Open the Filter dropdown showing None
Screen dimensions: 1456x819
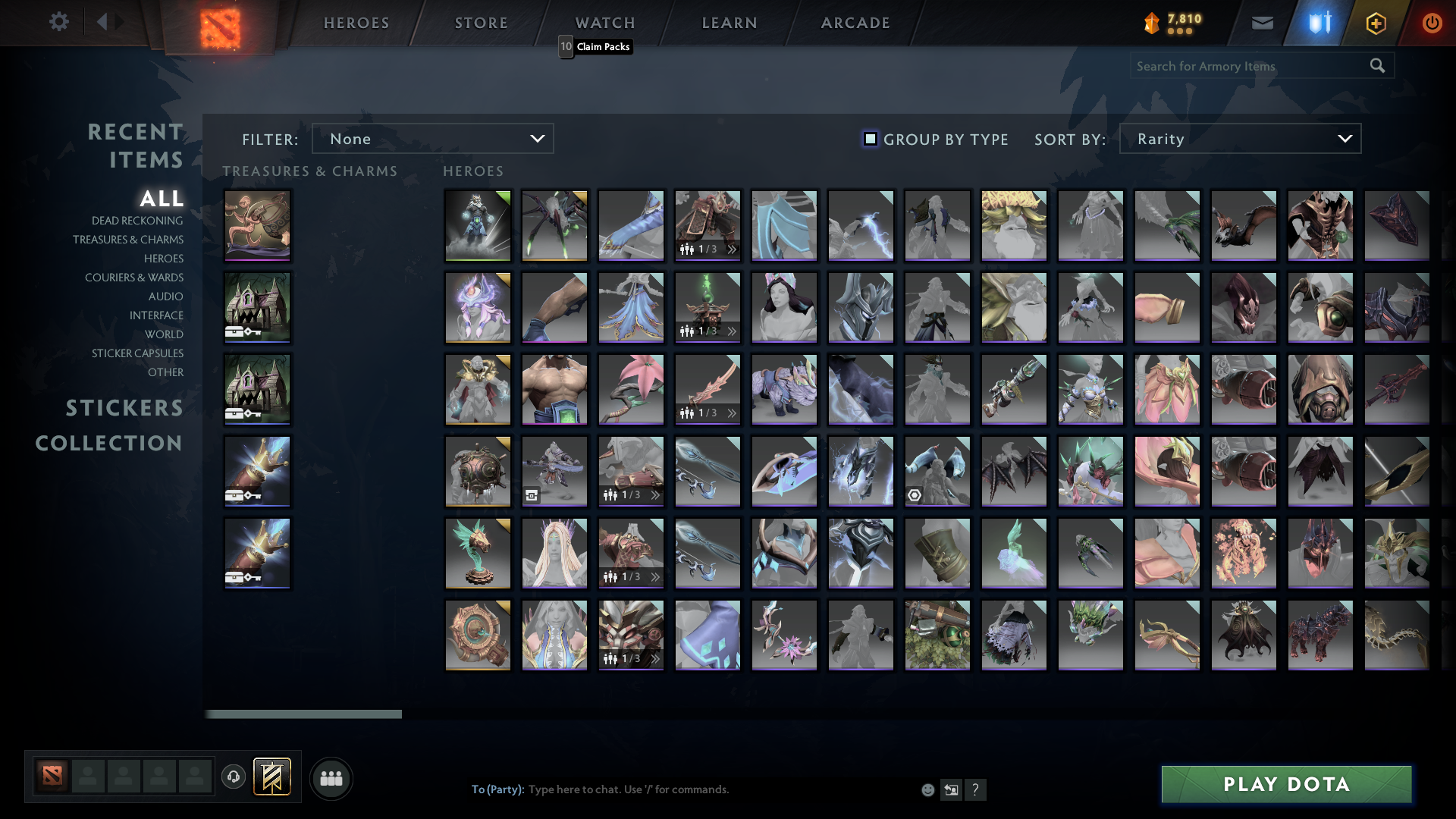tap(432, 138)
